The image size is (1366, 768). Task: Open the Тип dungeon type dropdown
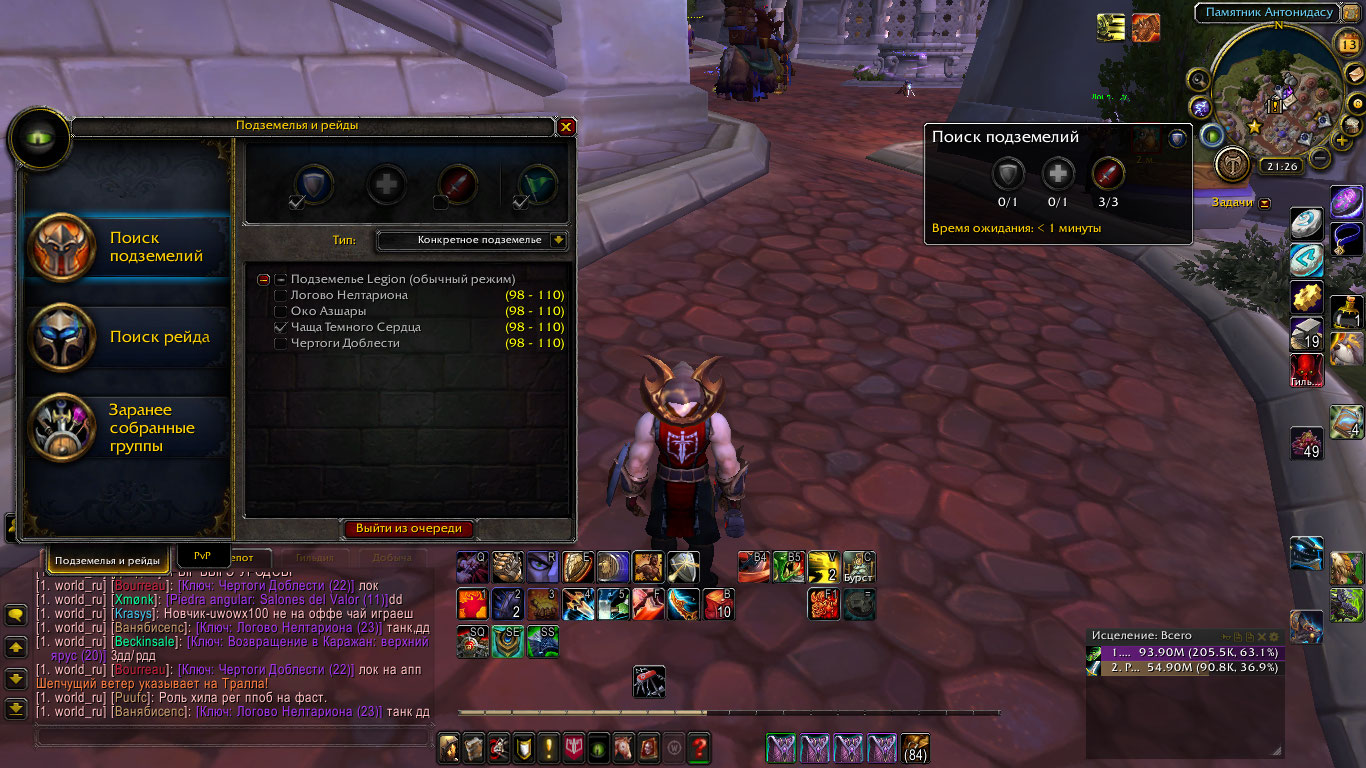[558, 240]
